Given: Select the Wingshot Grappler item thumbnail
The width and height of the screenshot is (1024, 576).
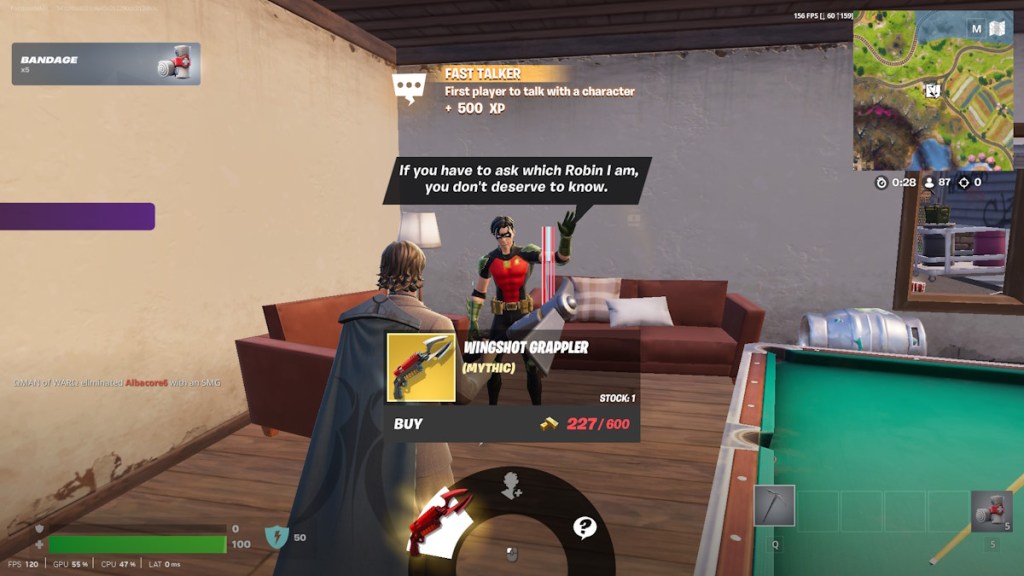Looking at the screenshot, I should (x=421, y=367).
